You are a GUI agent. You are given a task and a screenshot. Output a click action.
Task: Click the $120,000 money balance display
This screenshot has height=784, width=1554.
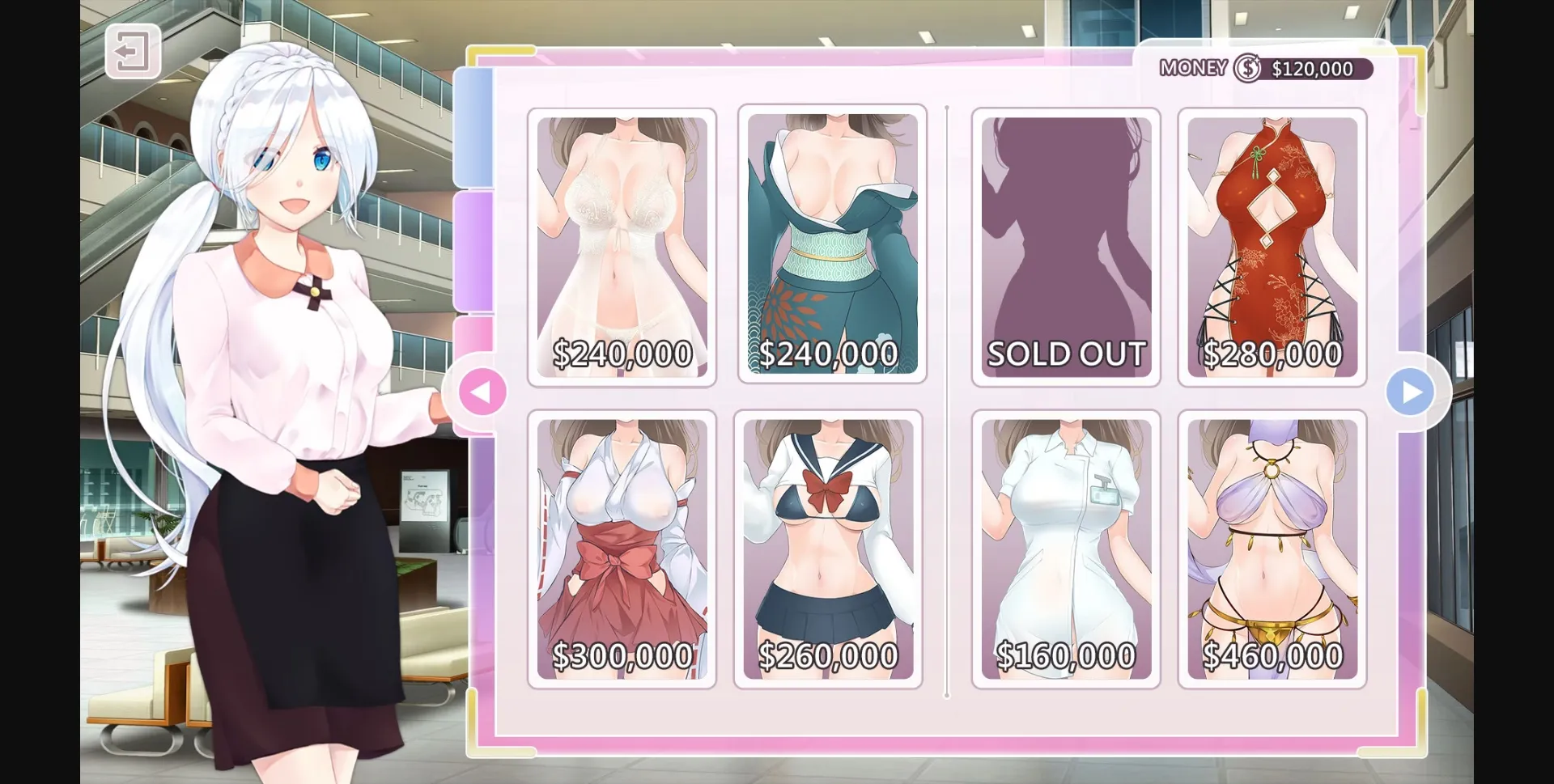click(1311, 69)
